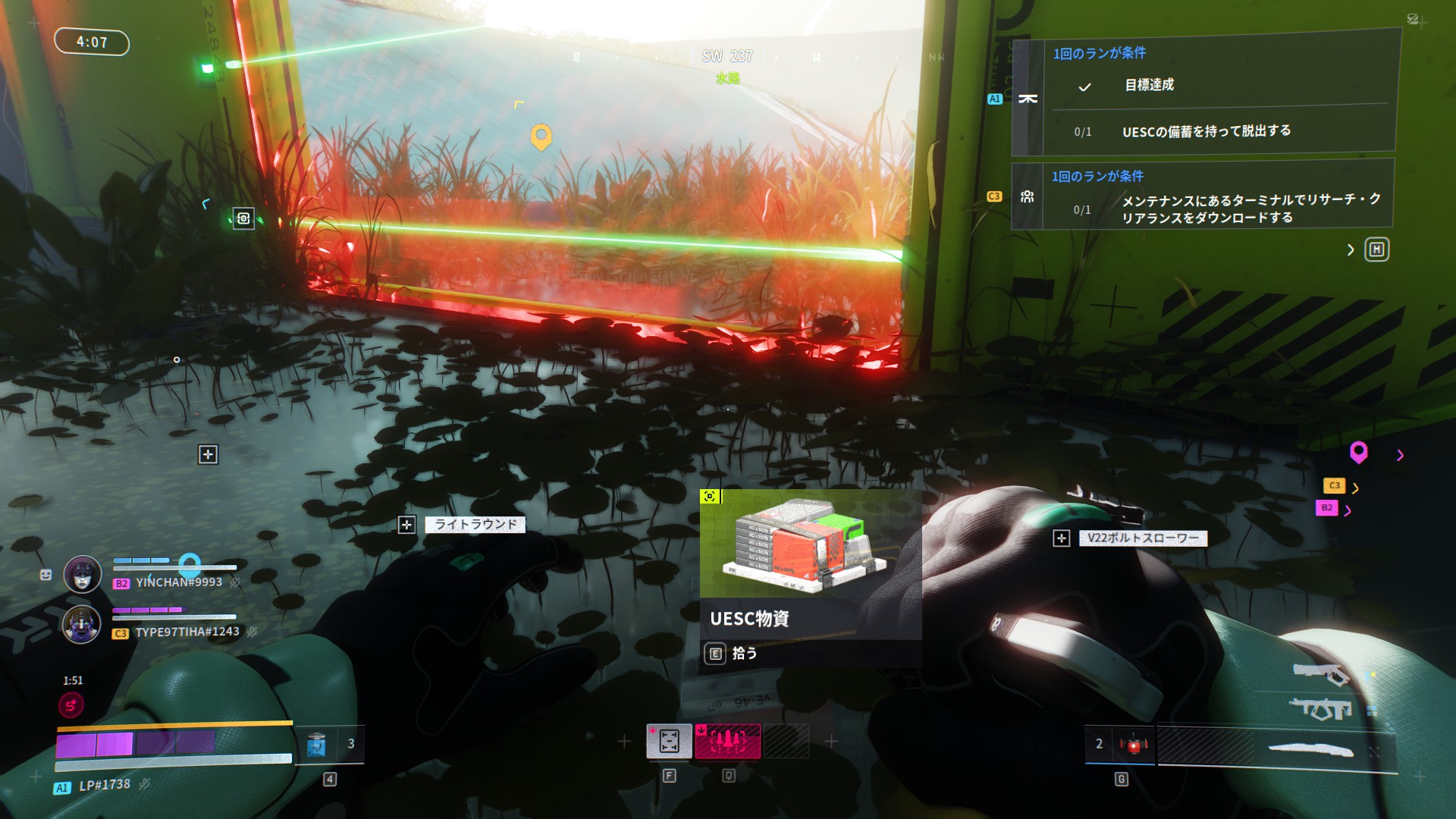Expand the objective list with the arrow
Screen dimensions: 1456x819
click(x=1351, y=249)
